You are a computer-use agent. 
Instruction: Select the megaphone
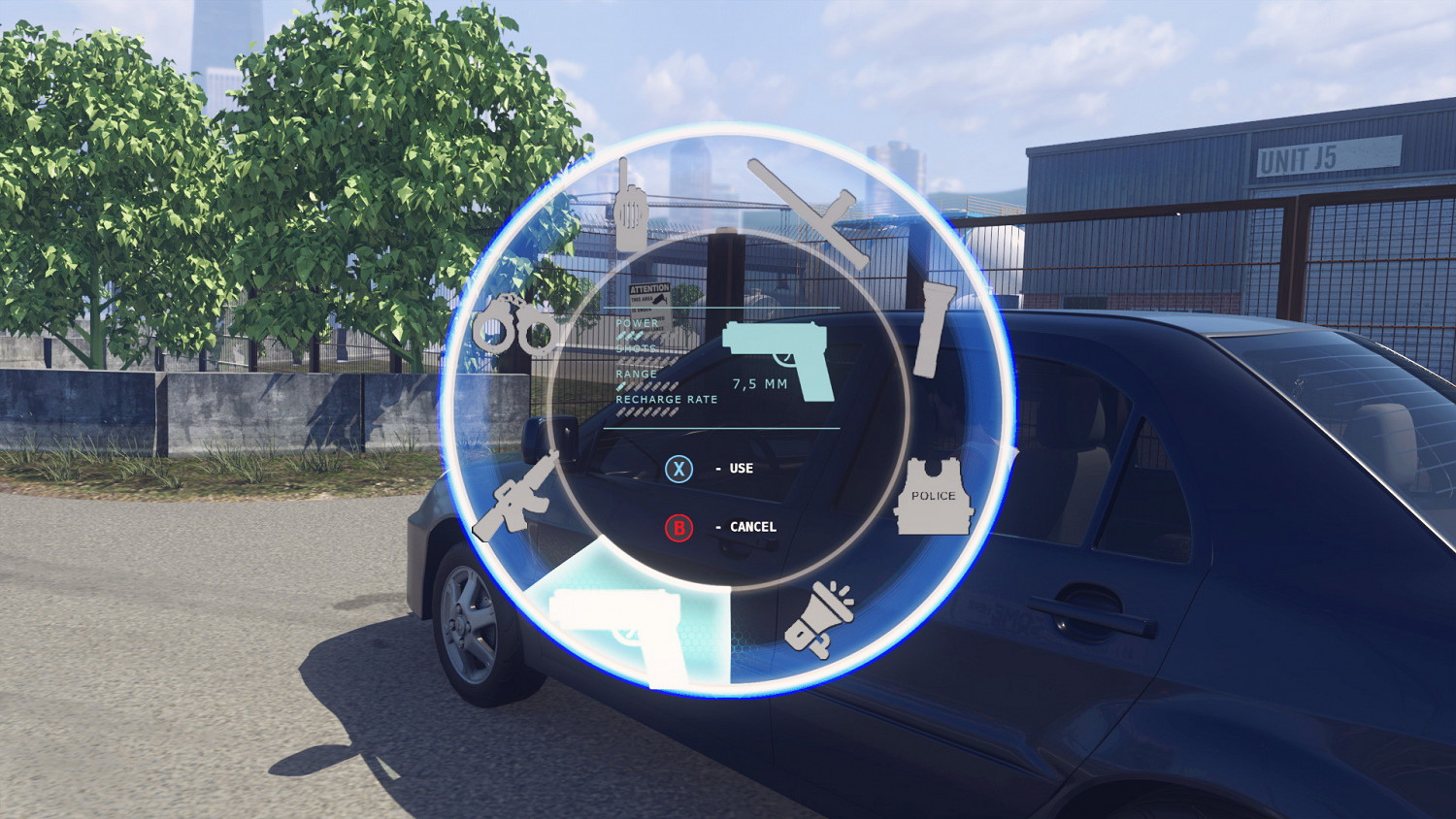click(x=818, y=616)
